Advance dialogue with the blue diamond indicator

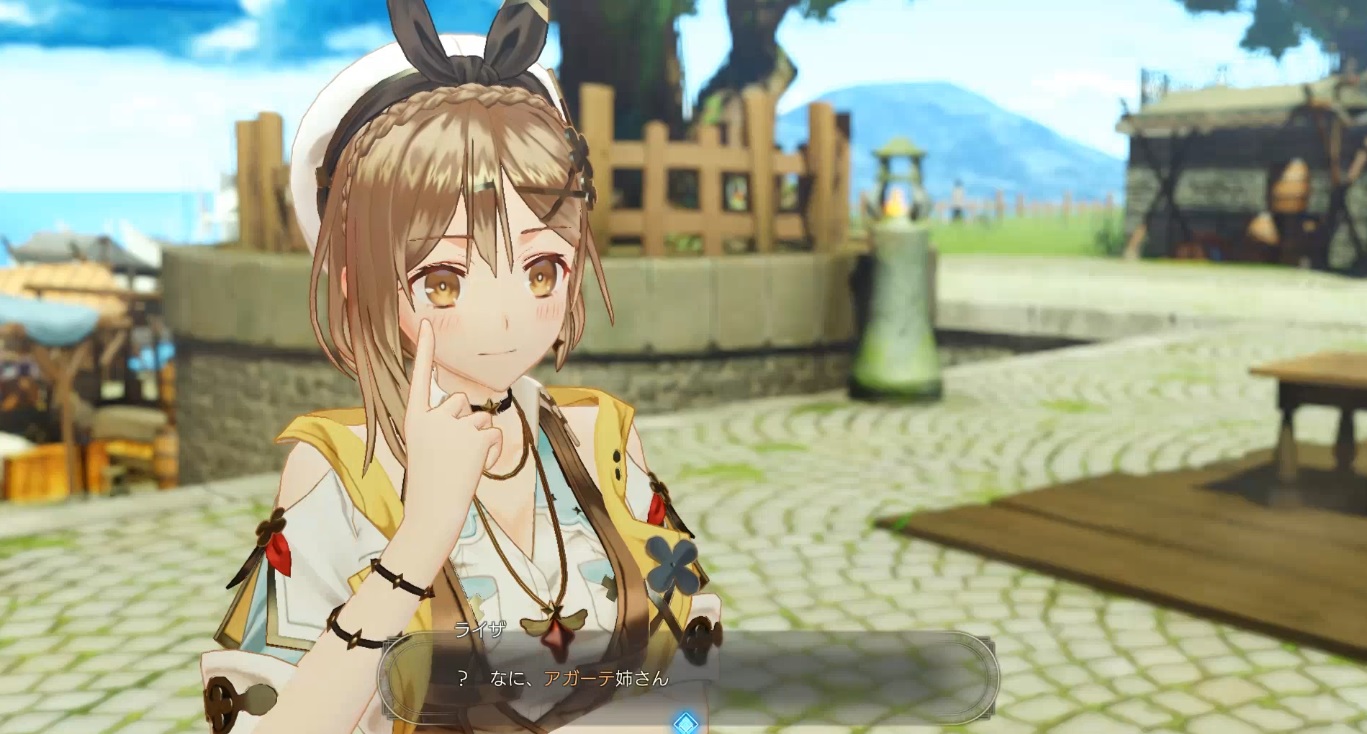685,723
